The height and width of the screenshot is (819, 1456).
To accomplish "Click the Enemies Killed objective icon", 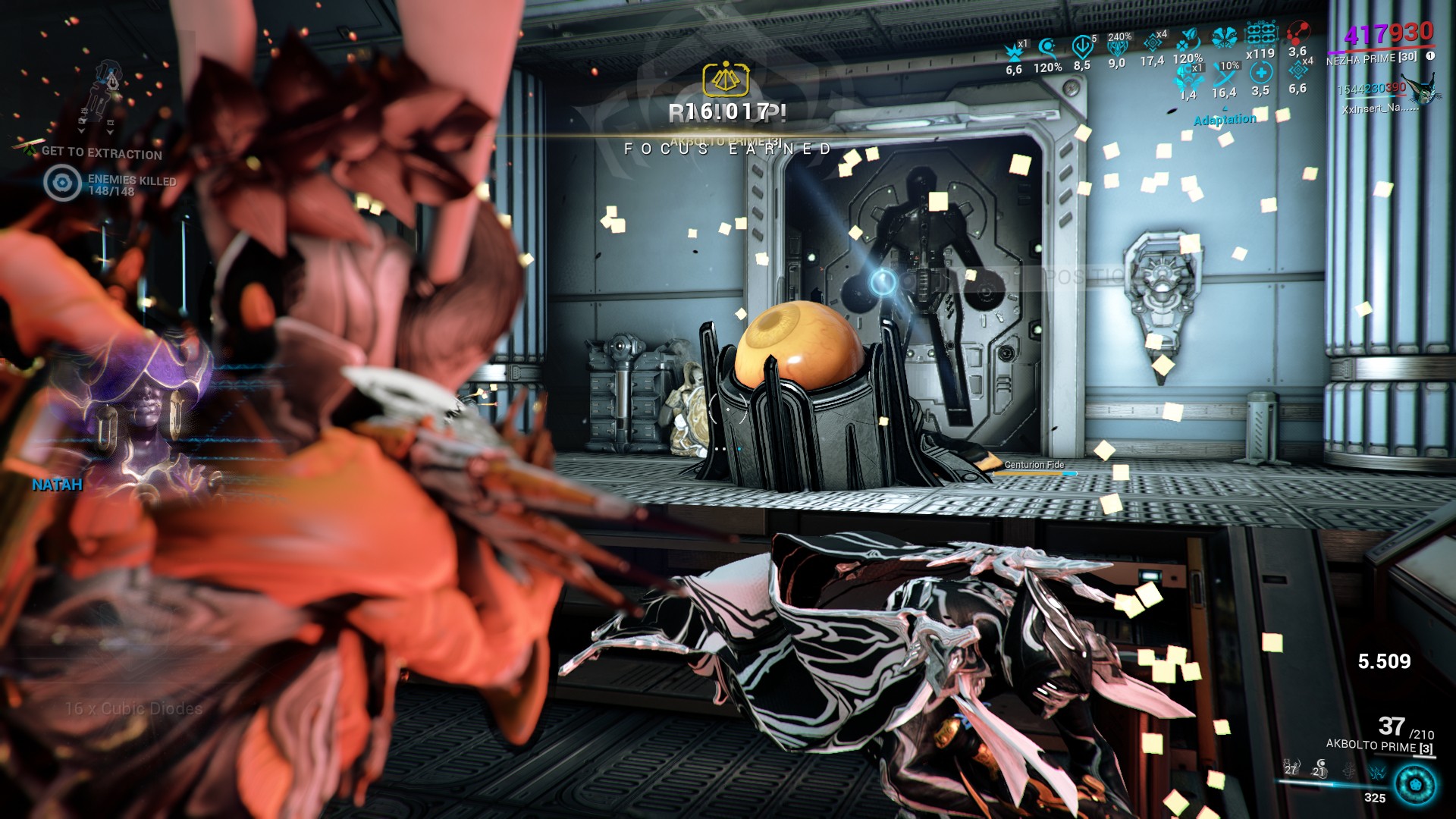I will pos(62,183).
